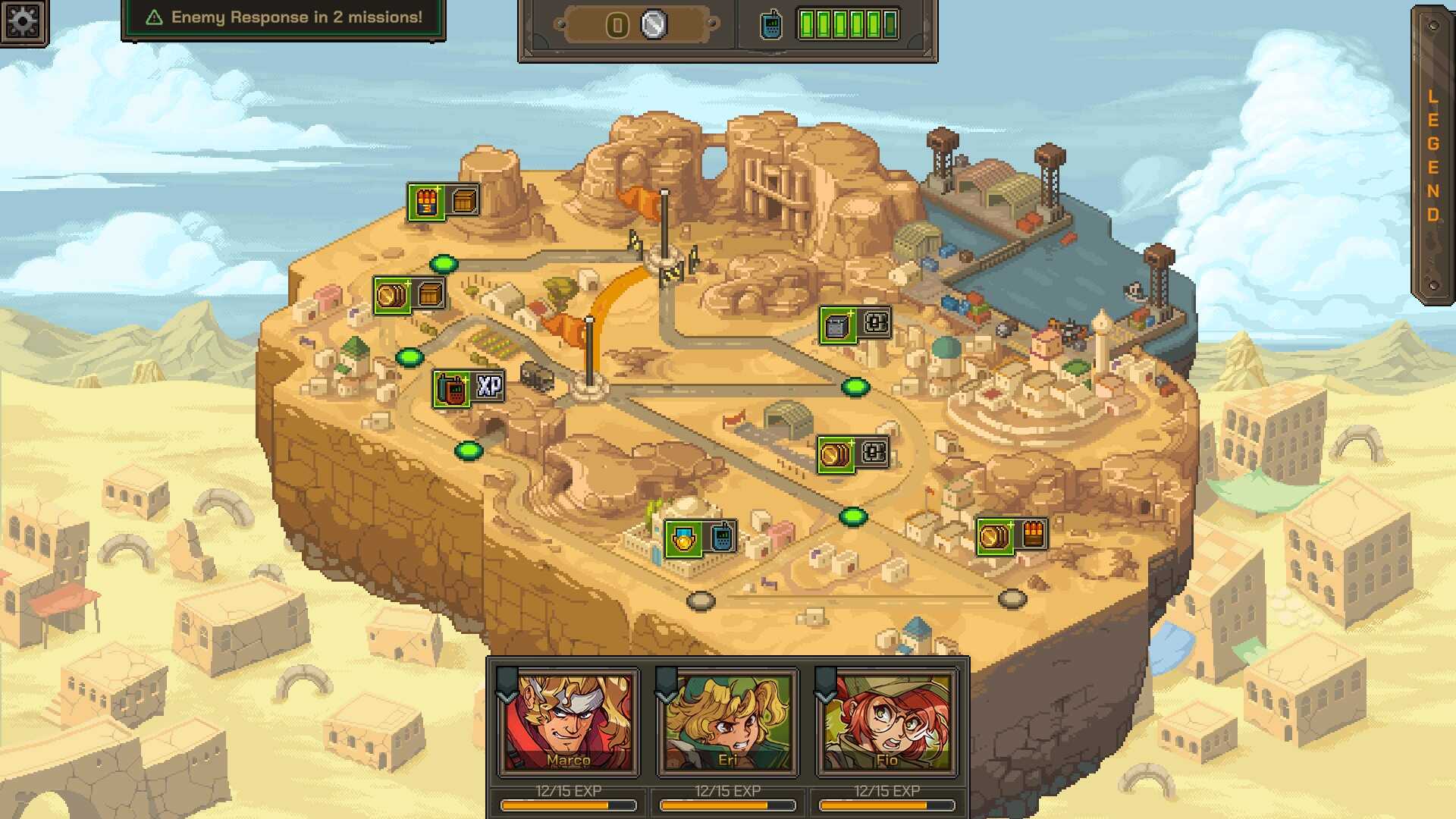
Task: Select Fio's character portrait
Action: click(x=886, y=722)
